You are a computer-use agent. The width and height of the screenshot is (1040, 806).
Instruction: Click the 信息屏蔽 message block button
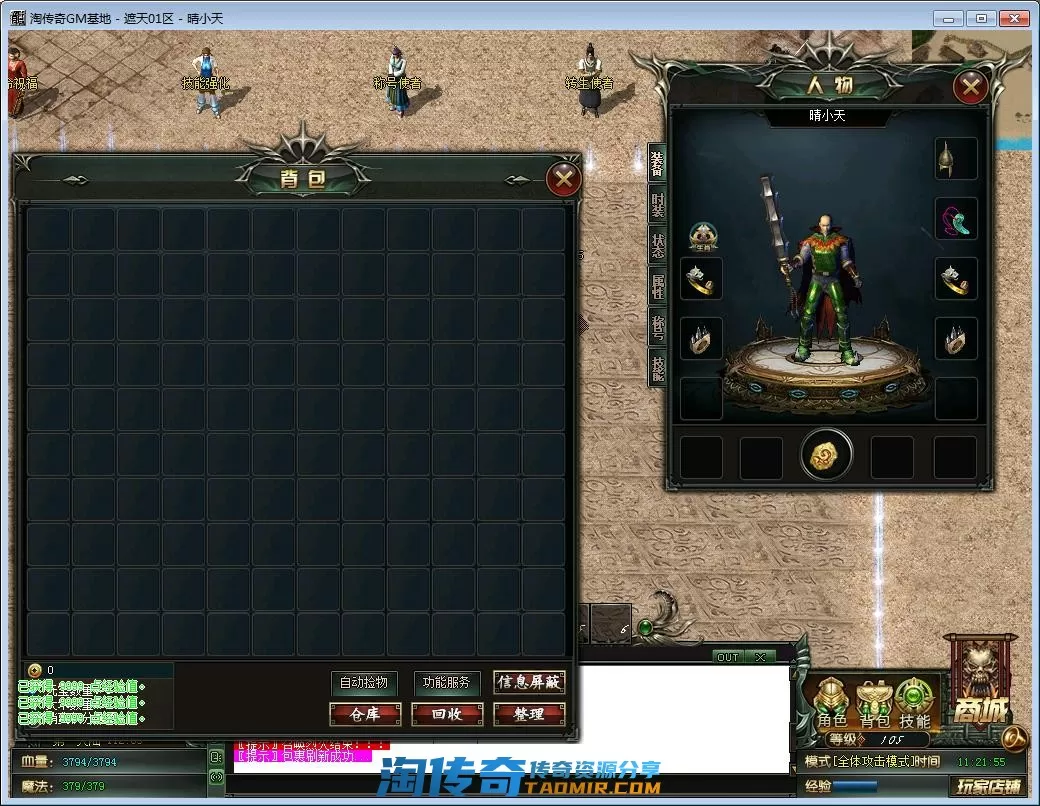(x=529, y=683)
